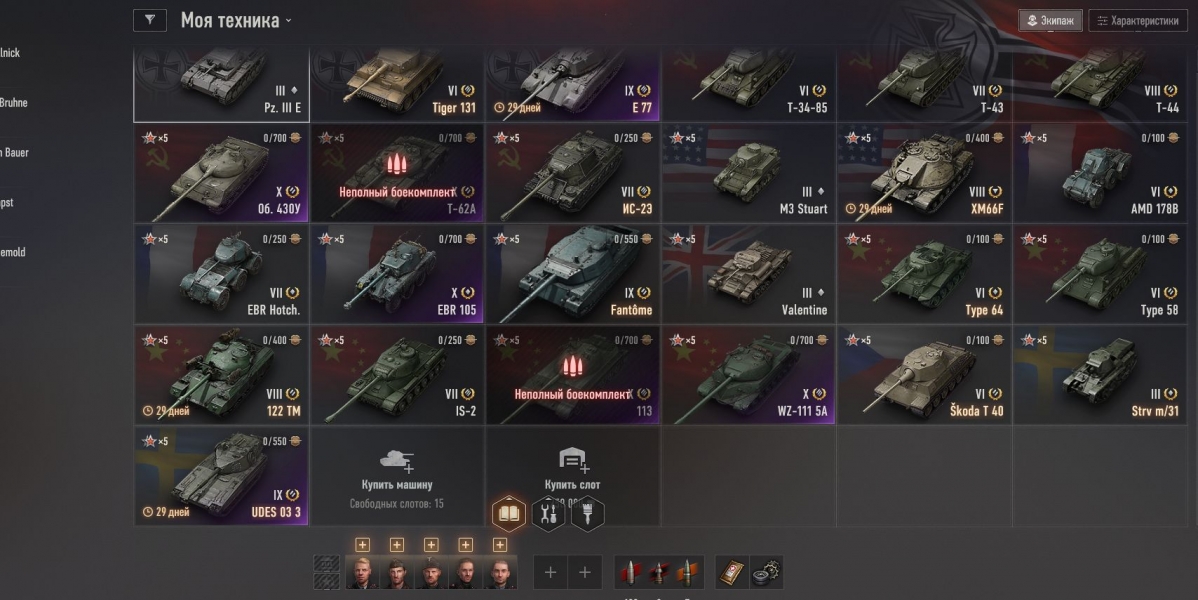
Task: Switch to the Характеристики view
Action: tap(1138, 21)
